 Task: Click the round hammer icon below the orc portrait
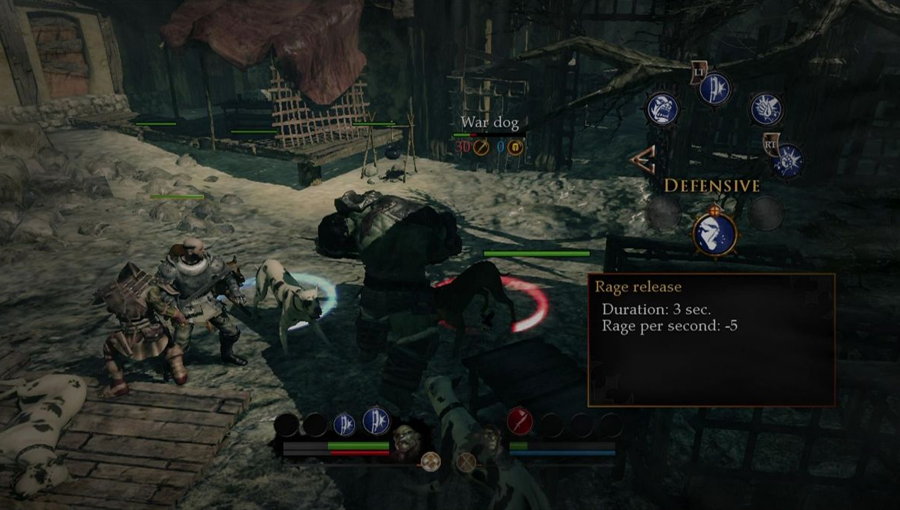tap(431, 462)
